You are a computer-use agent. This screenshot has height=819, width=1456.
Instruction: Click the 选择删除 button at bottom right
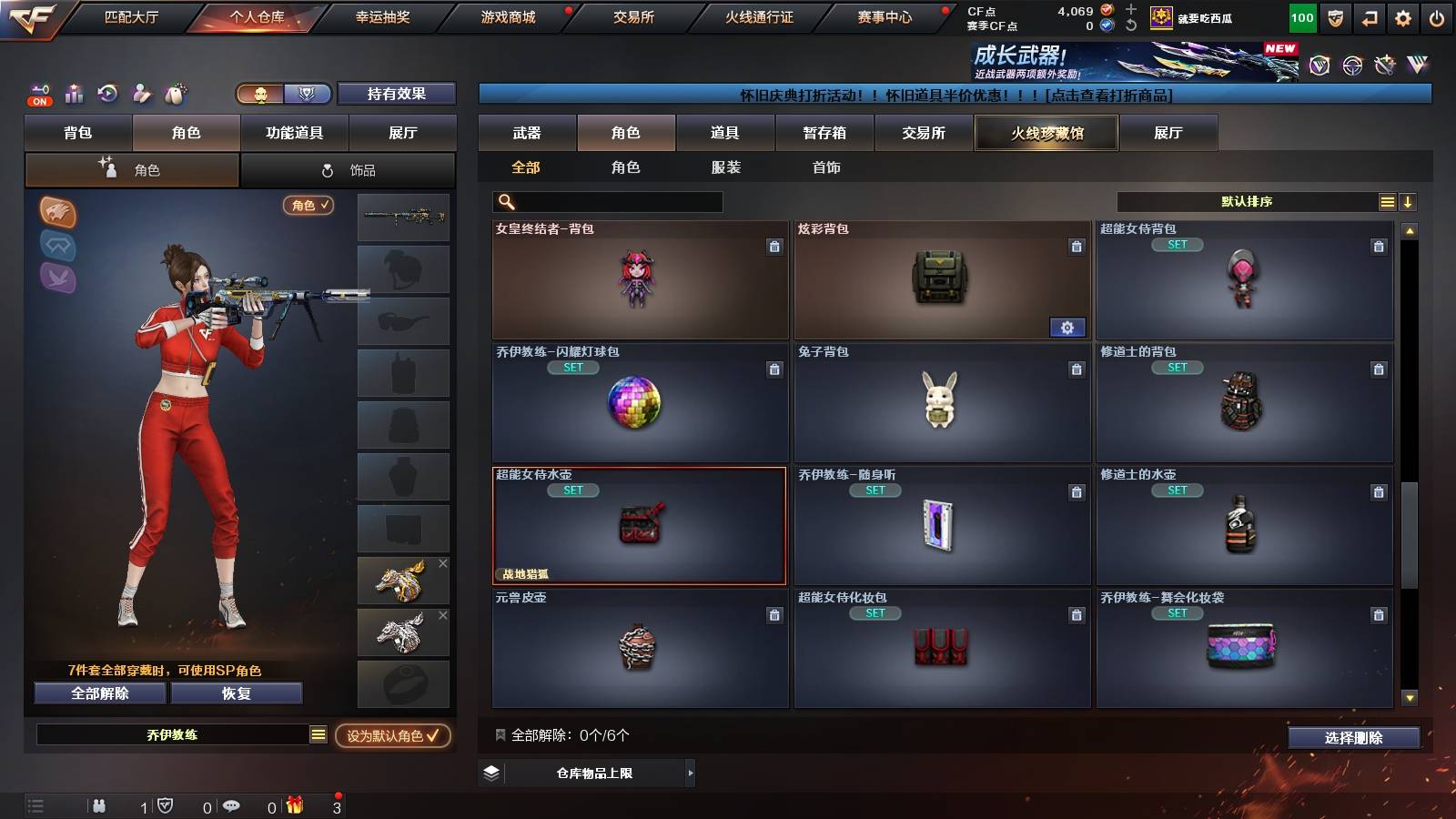[1353, 737]
